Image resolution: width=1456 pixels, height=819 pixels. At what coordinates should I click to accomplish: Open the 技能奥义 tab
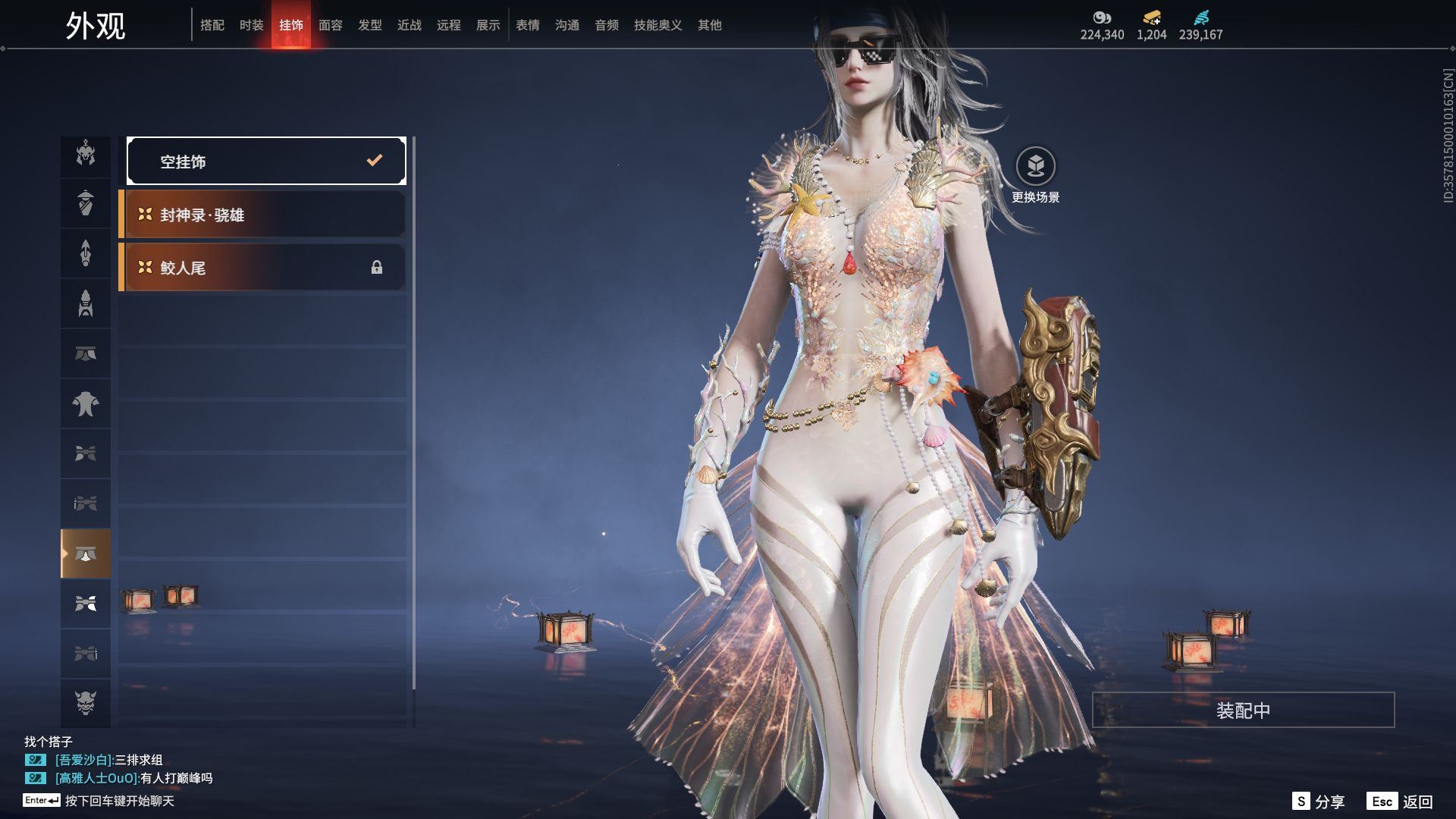point(658,25)
